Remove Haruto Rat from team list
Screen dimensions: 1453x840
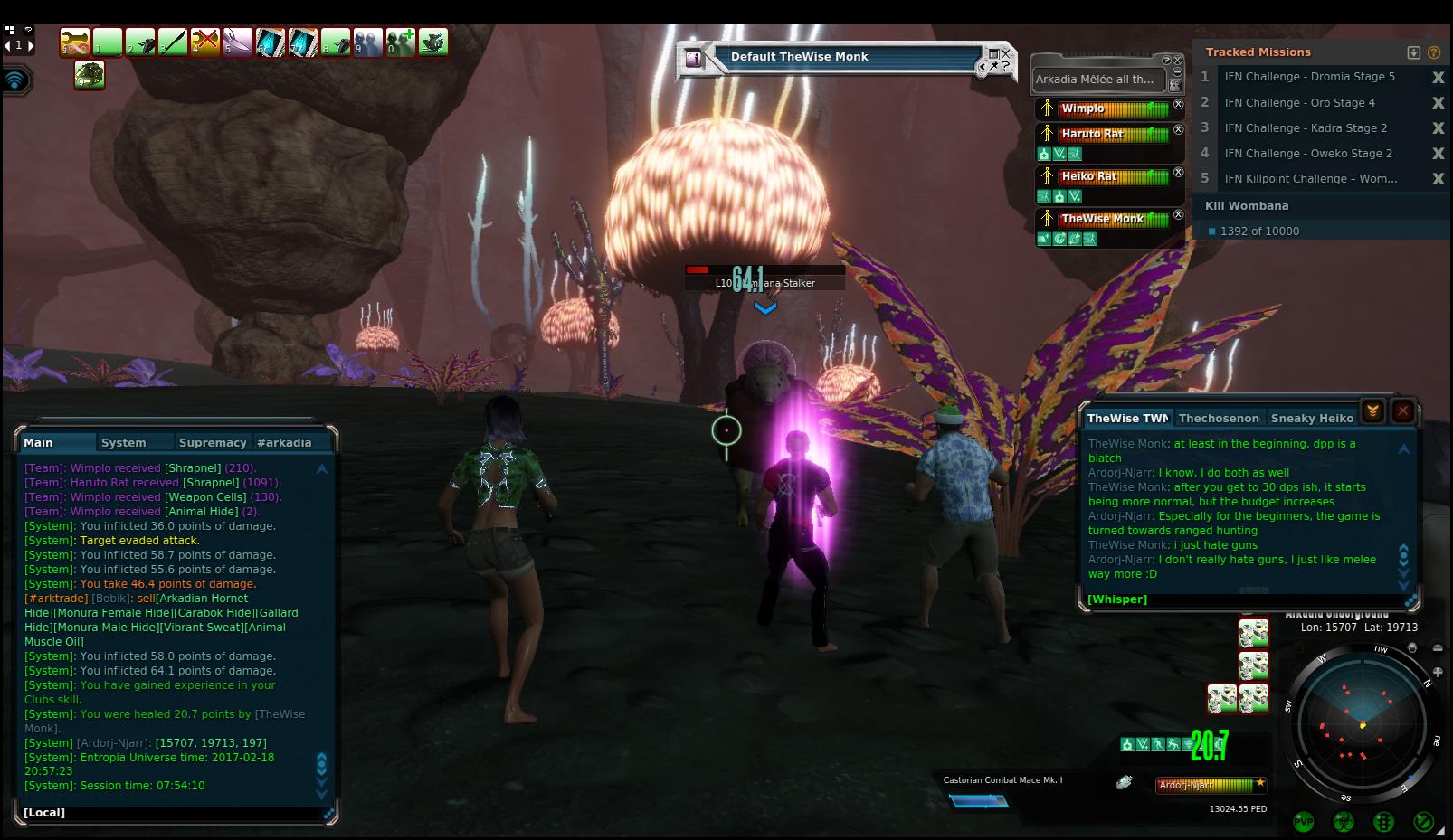[1178, 130]
